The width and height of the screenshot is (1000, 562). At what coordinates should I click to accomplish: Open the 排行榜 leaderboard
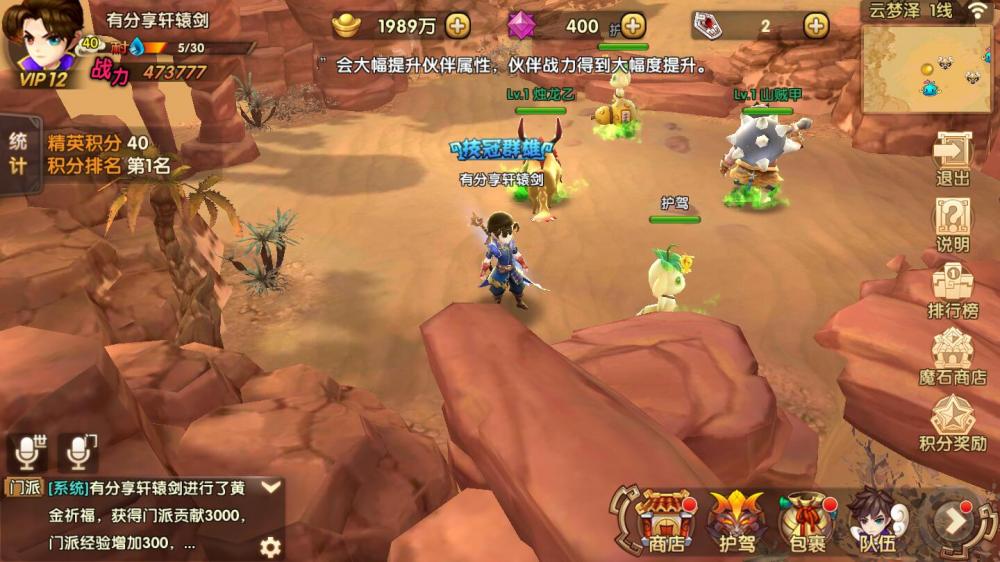[x=952, y=292]
